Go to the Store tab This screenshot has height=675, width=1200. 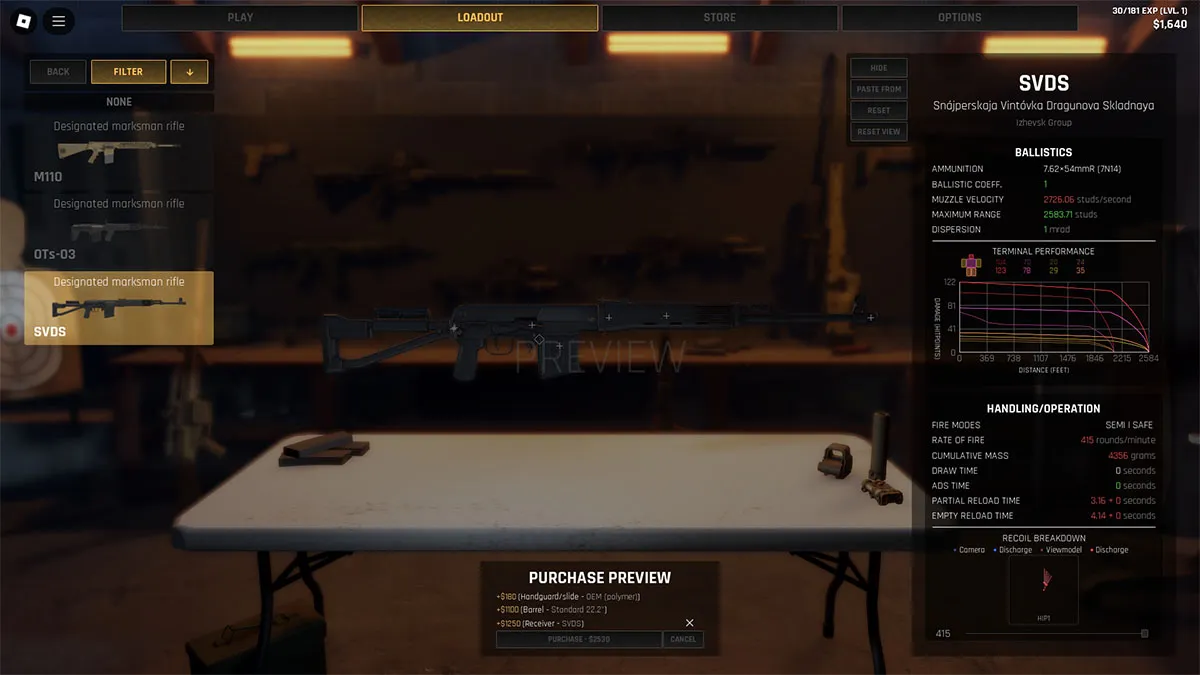click(719, 18)
